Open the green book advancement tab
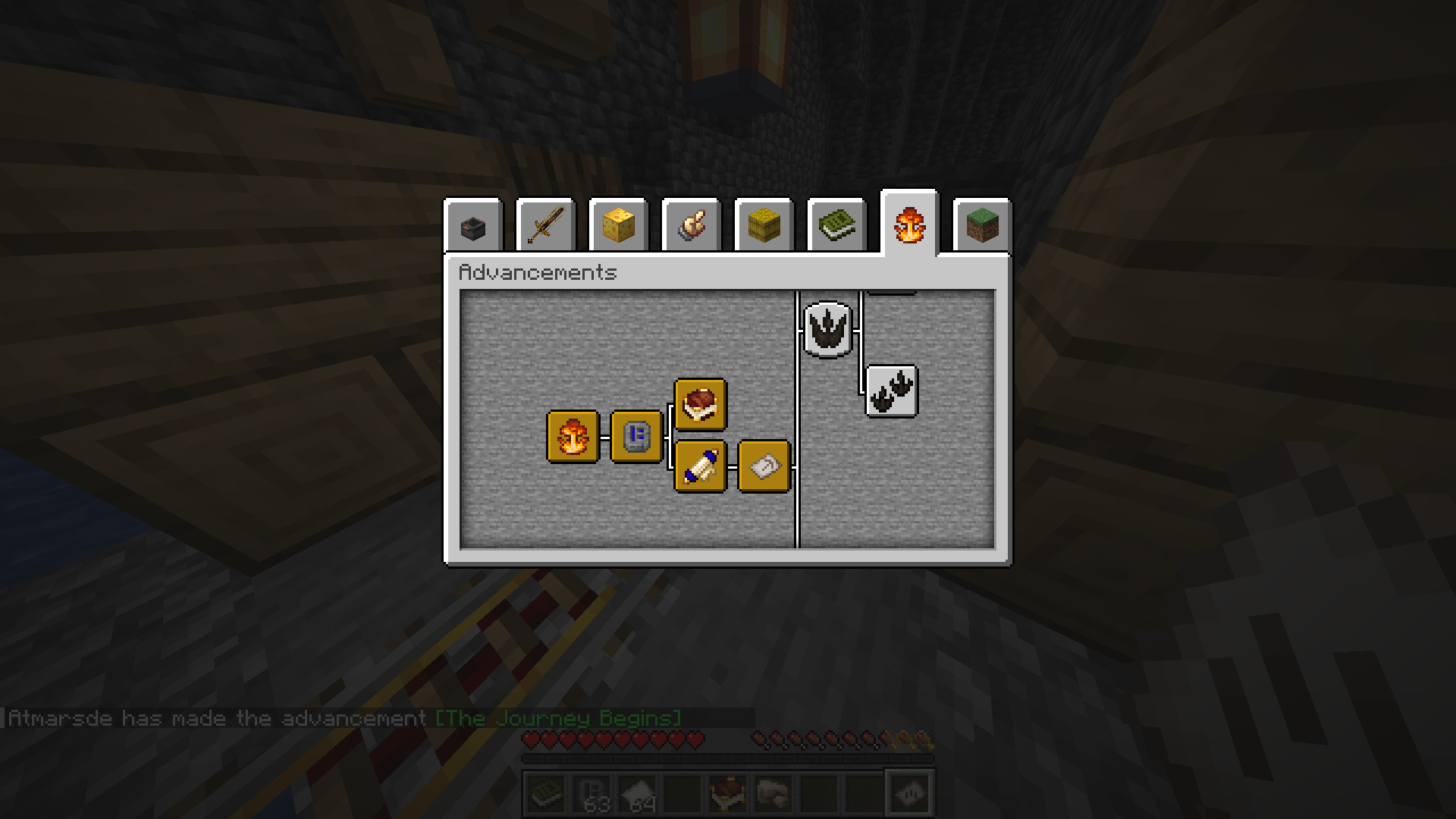 pyautogui.click(x=836, y=224)
